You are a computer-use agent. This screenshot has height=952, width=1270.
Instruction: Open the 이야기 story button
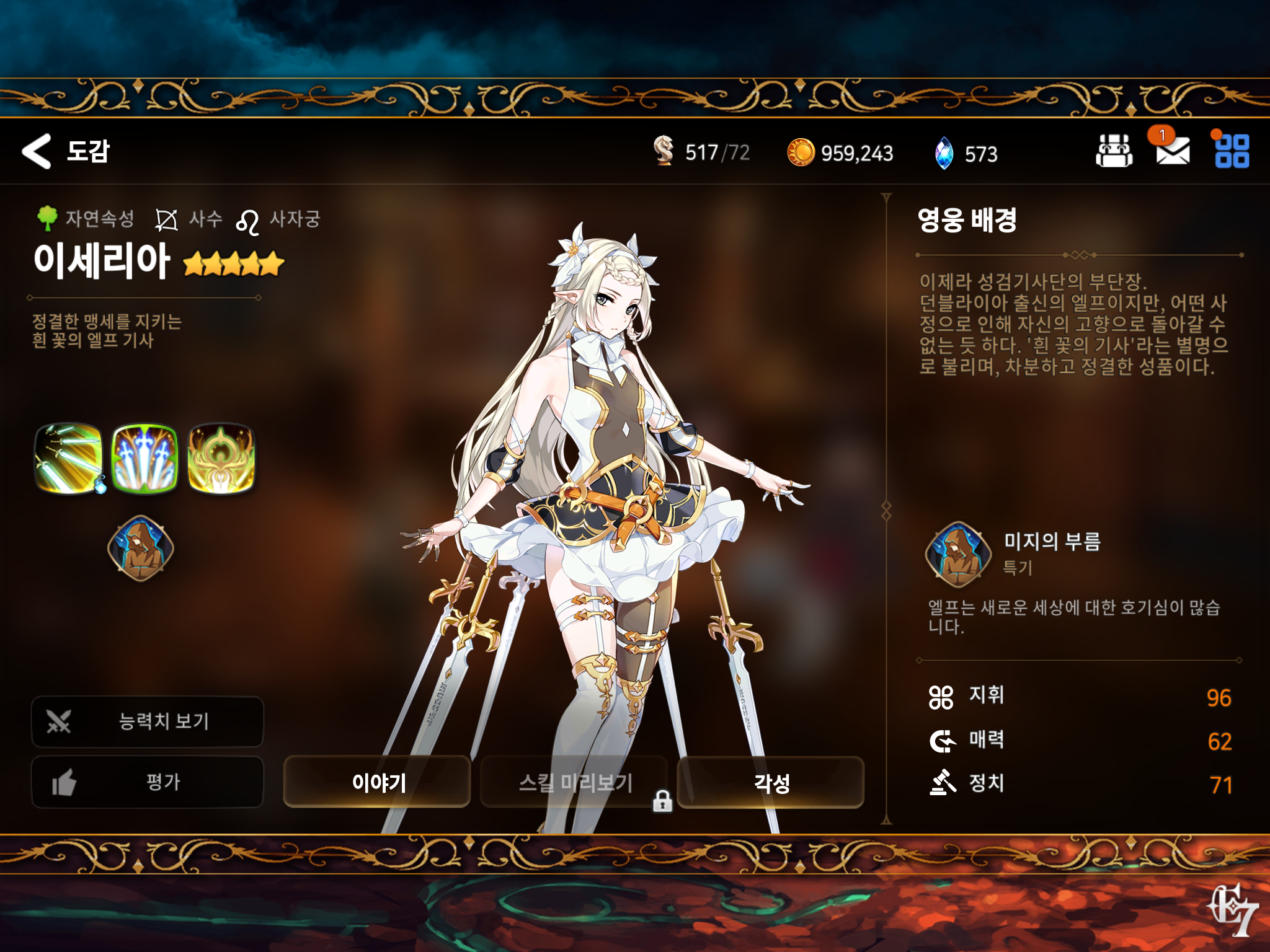(x=377, y=782)
